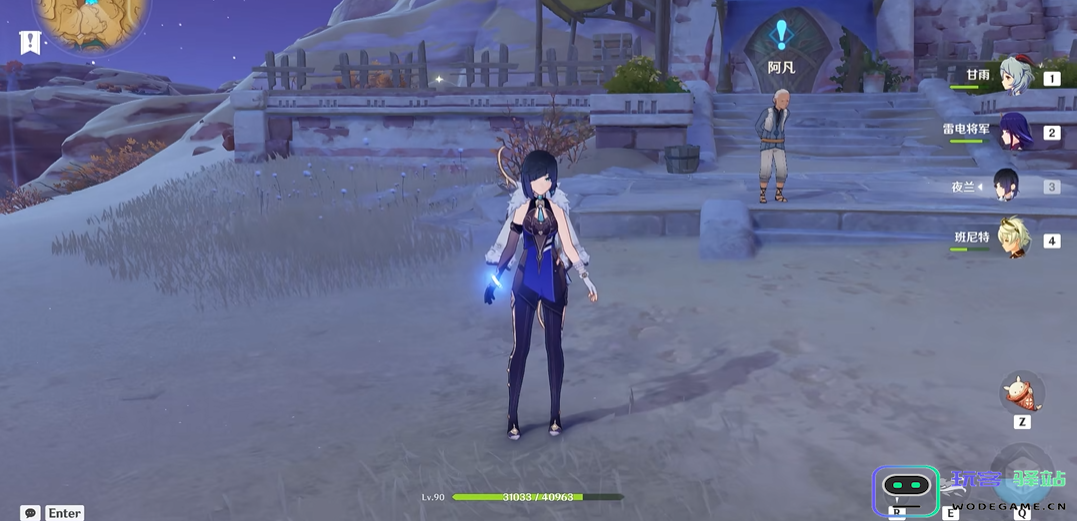Viewport: 1077px width, 521px height.
Task: Use the gadget icon above Z
Action: [x=1022, y=393]
